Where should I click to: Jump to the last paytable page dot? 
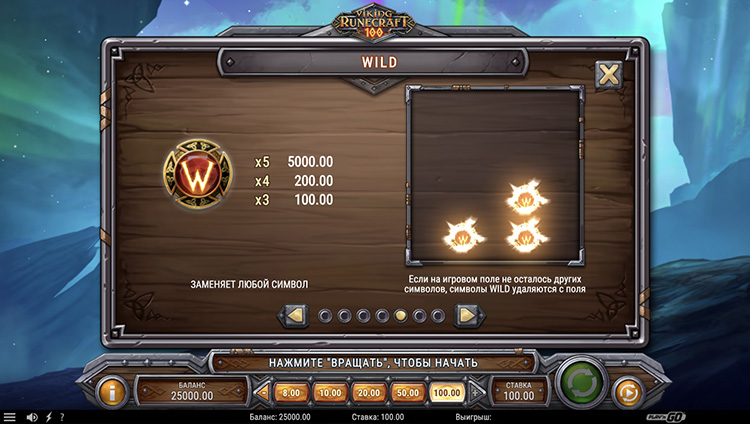click(x=438, y=316)
